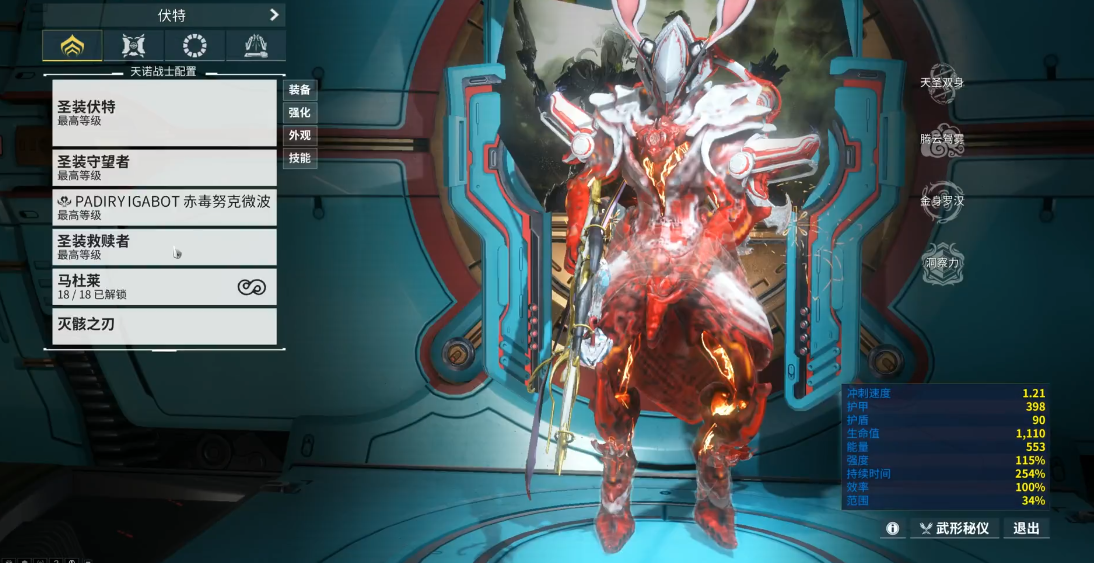Select the 腾云驾雾 cloud ability icon

(942, 139)
